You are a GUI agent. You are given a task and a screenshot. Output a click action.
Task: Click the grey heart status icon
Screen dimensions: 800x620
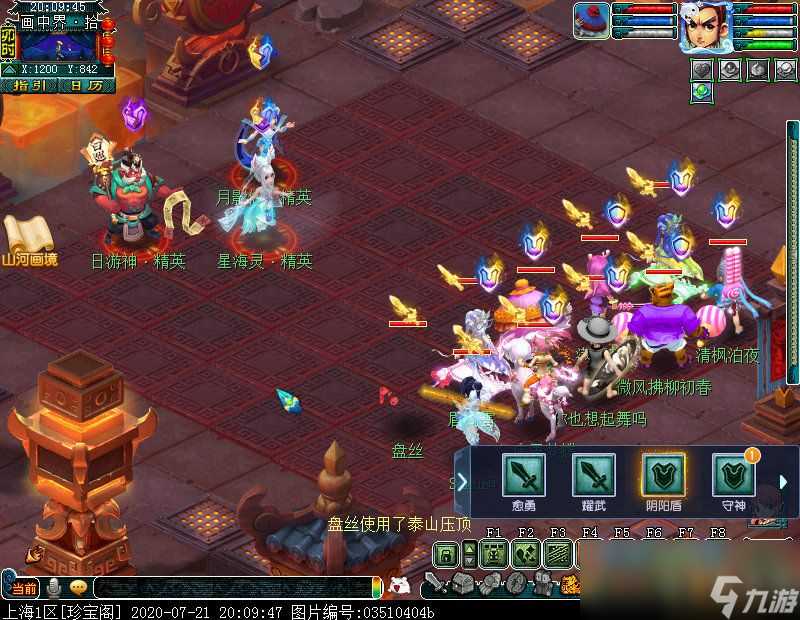coord(703,69)
